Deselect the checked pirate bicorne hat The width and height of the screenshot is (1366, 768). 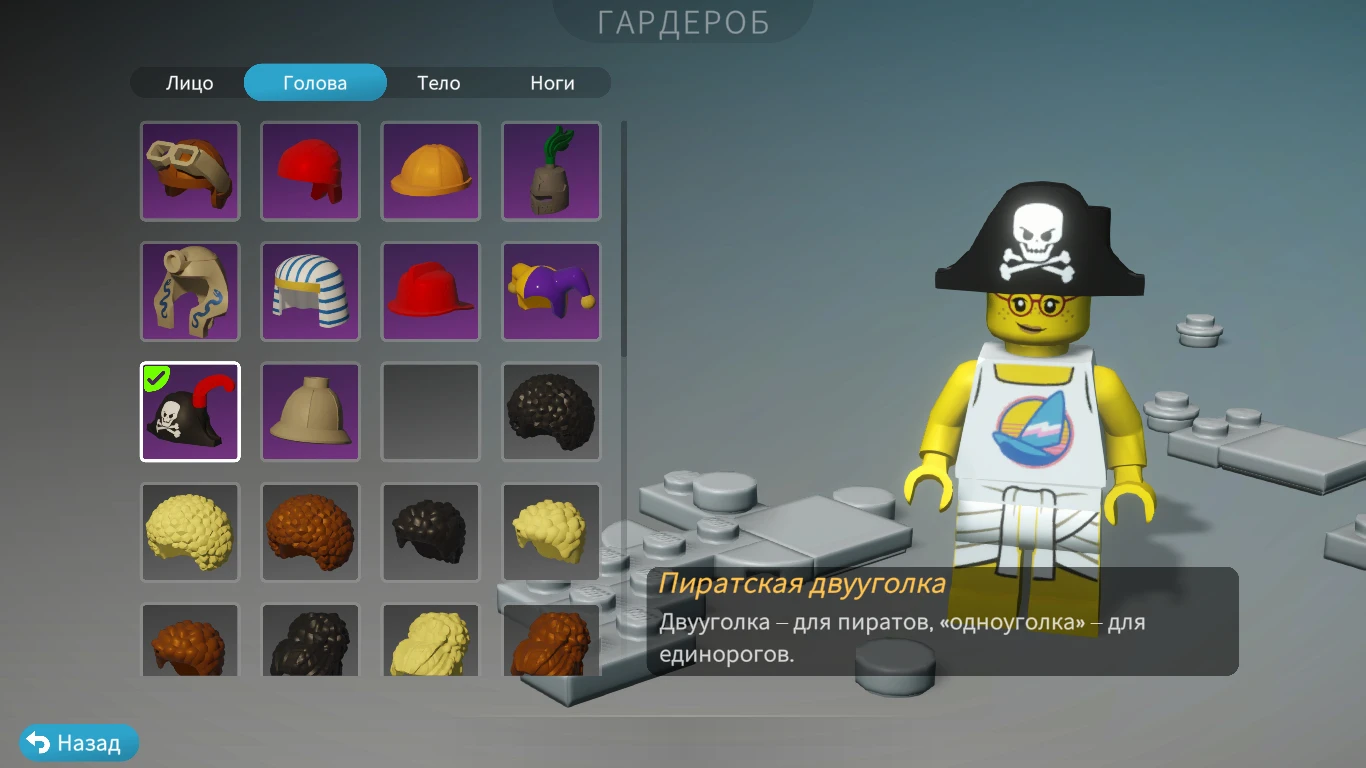(190, 412)
